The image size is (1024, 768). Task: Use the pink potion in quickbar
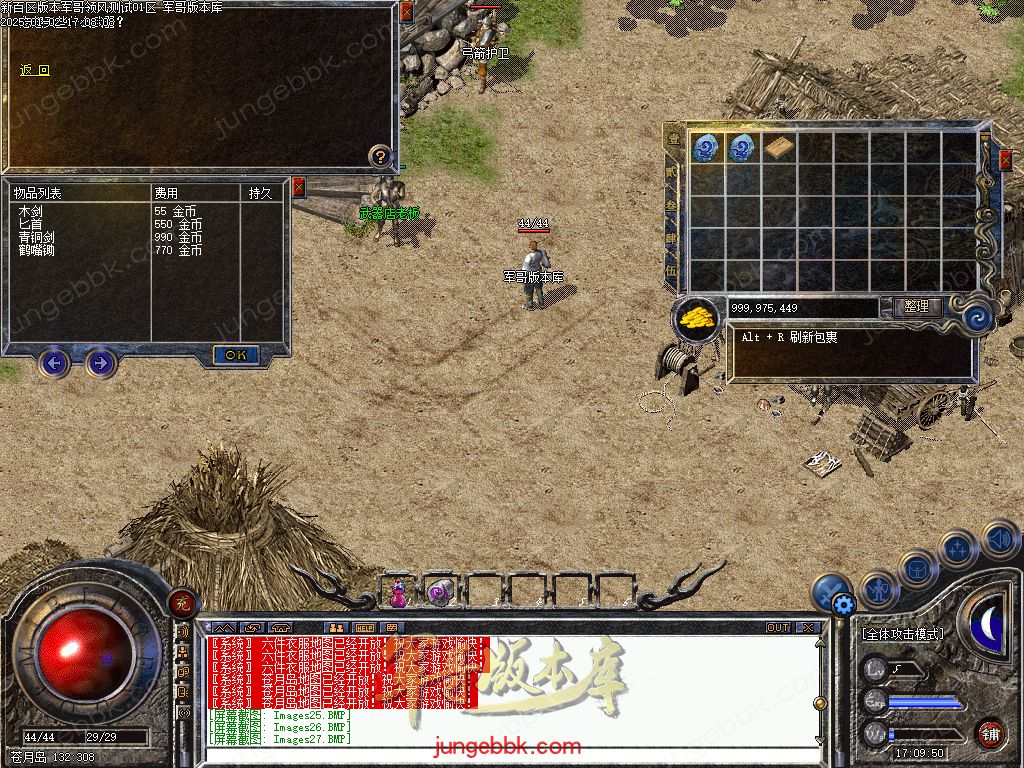[x=398, y=594]
